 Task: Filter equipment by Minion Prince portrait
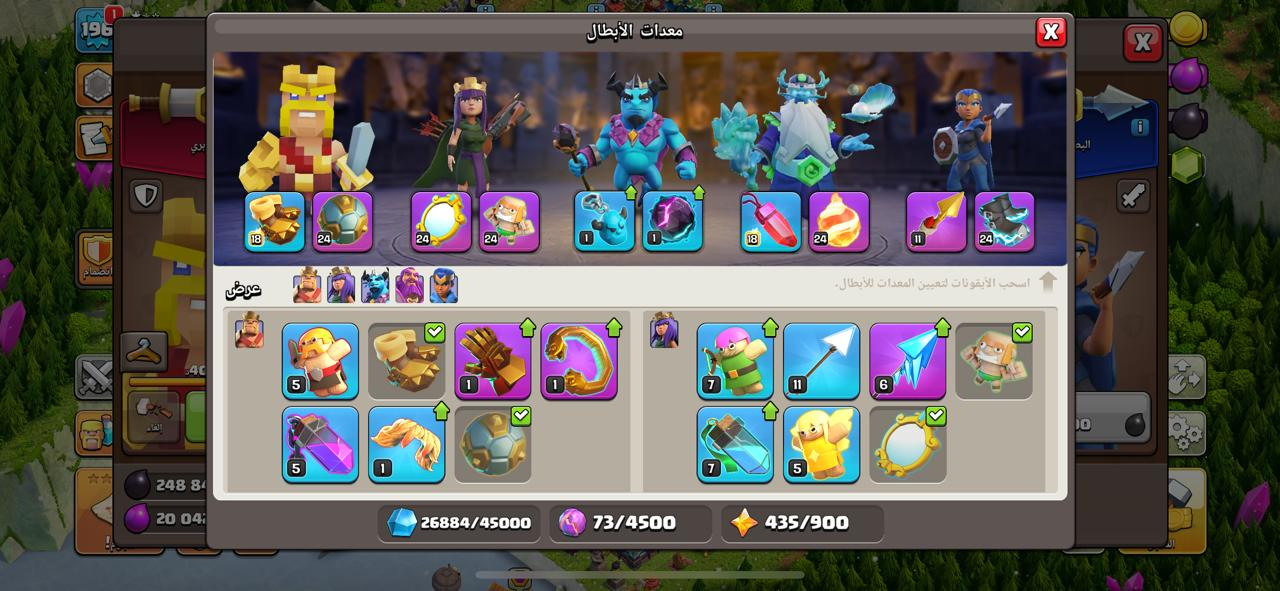pos(375,286)
